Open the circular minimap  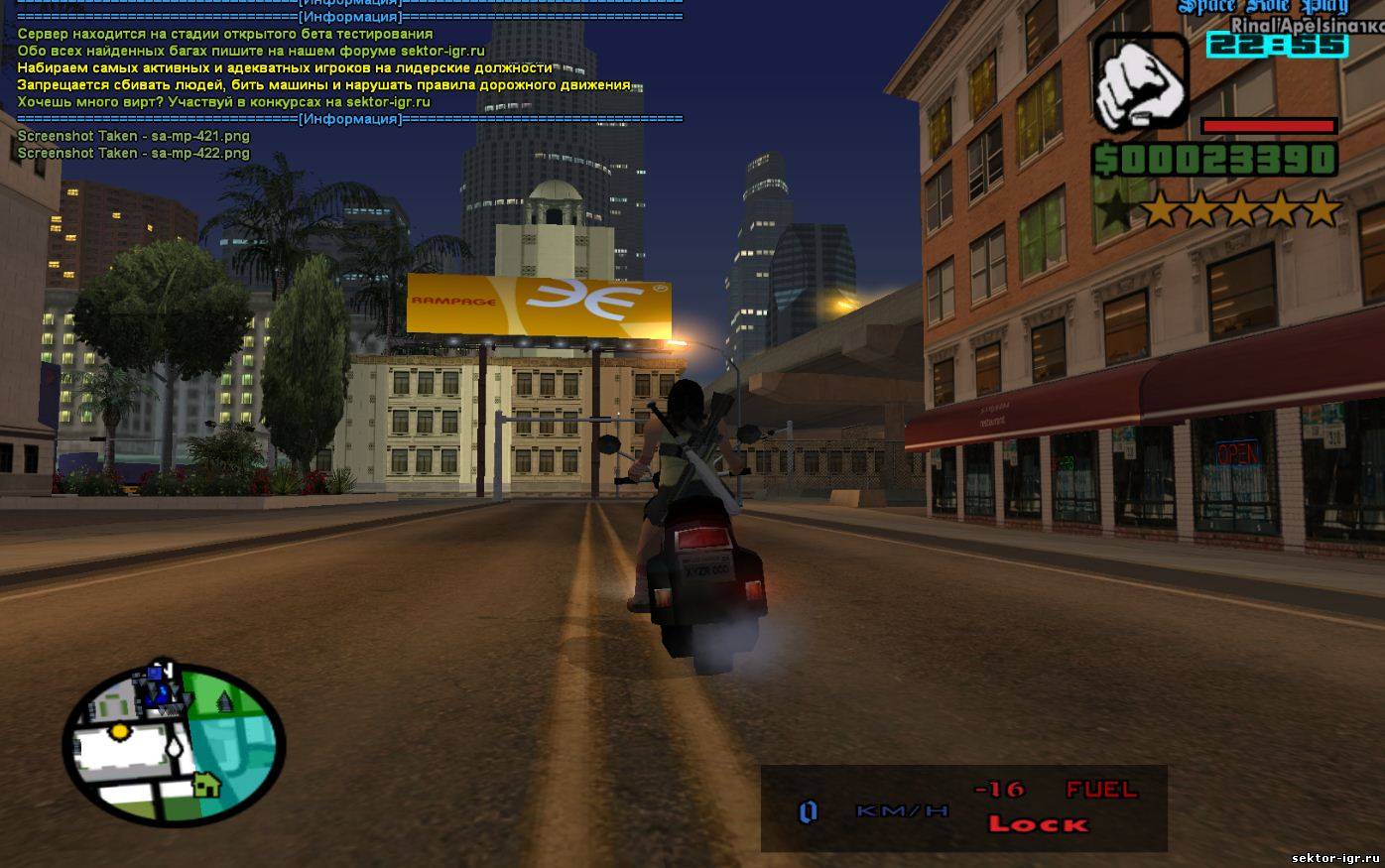[x=174, y=744]
